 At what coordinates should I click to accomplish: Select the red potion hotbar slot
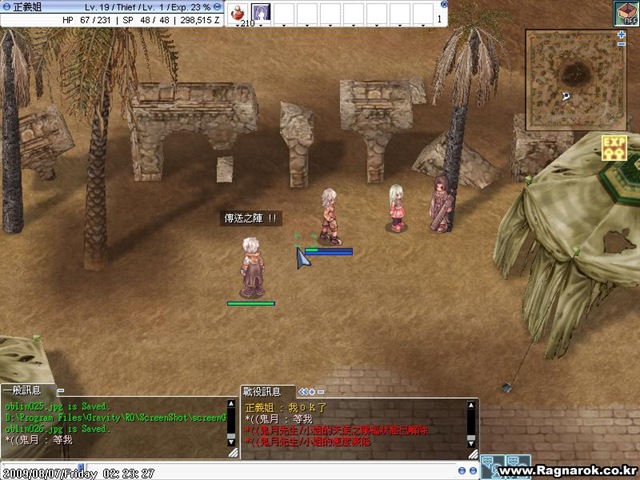240,12
